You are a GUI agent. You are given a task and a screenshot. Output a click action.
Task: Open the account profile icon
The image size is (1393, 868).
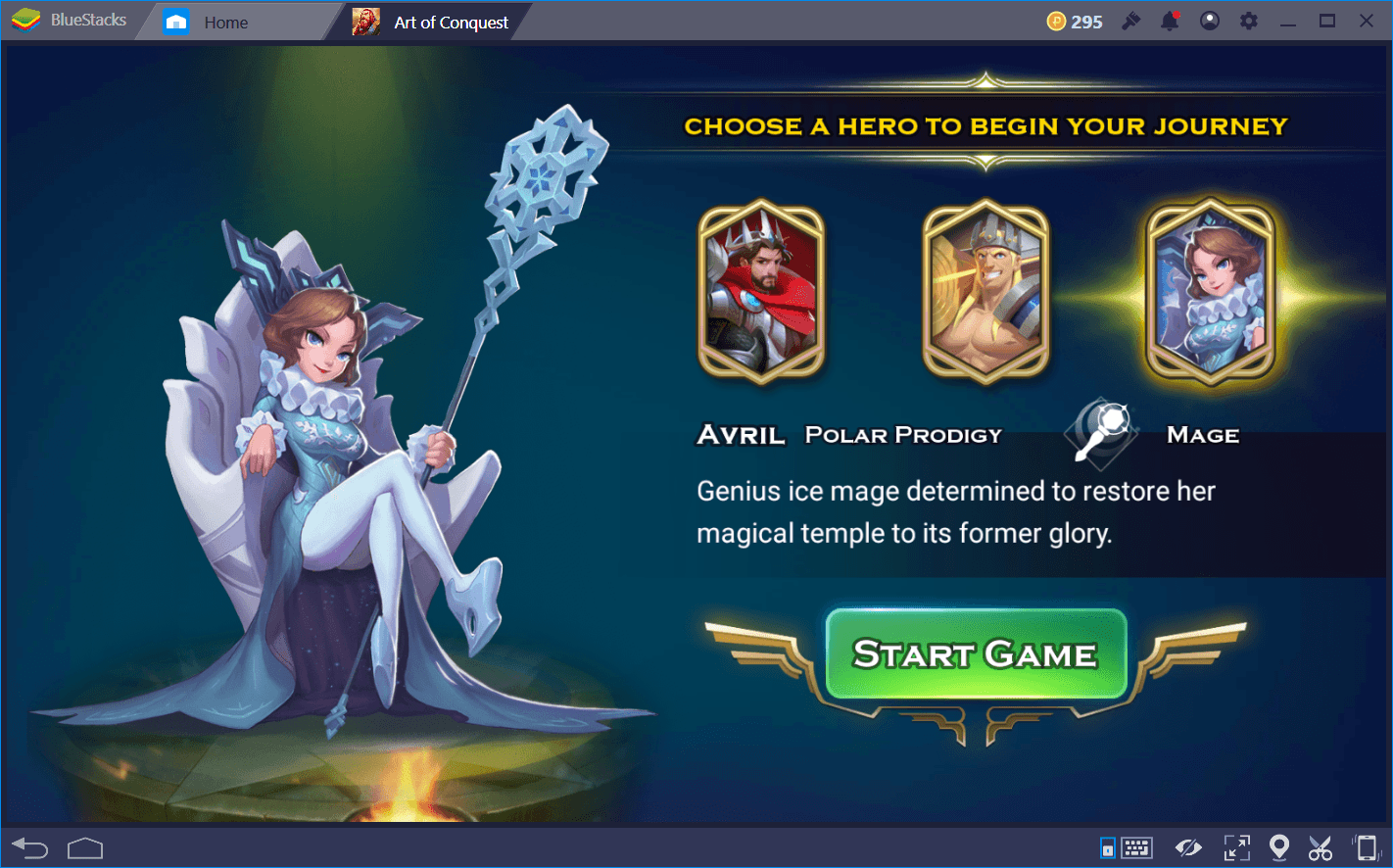(1209, 20)
